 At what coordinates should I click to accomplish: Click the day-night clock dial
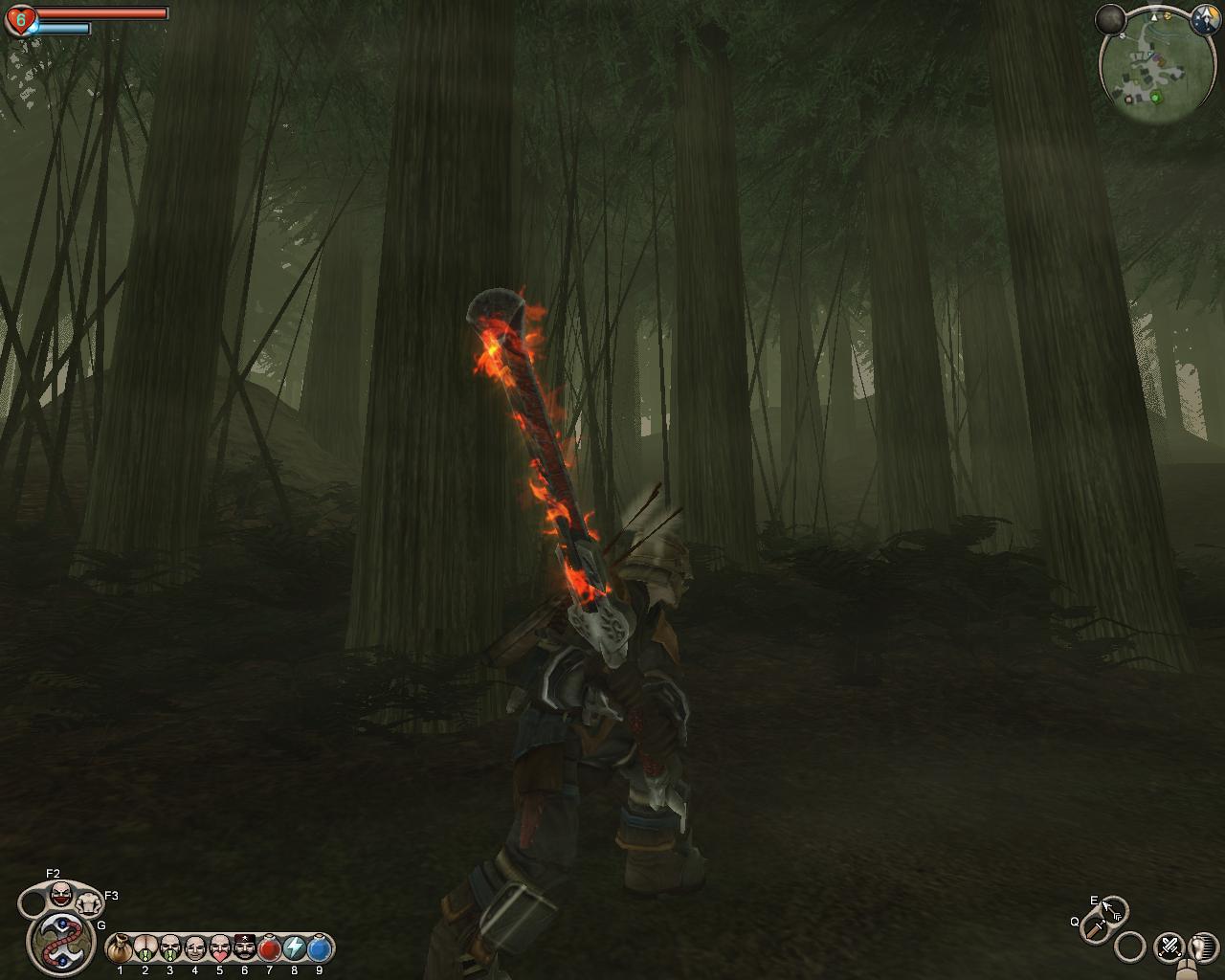click(1203, 19)
